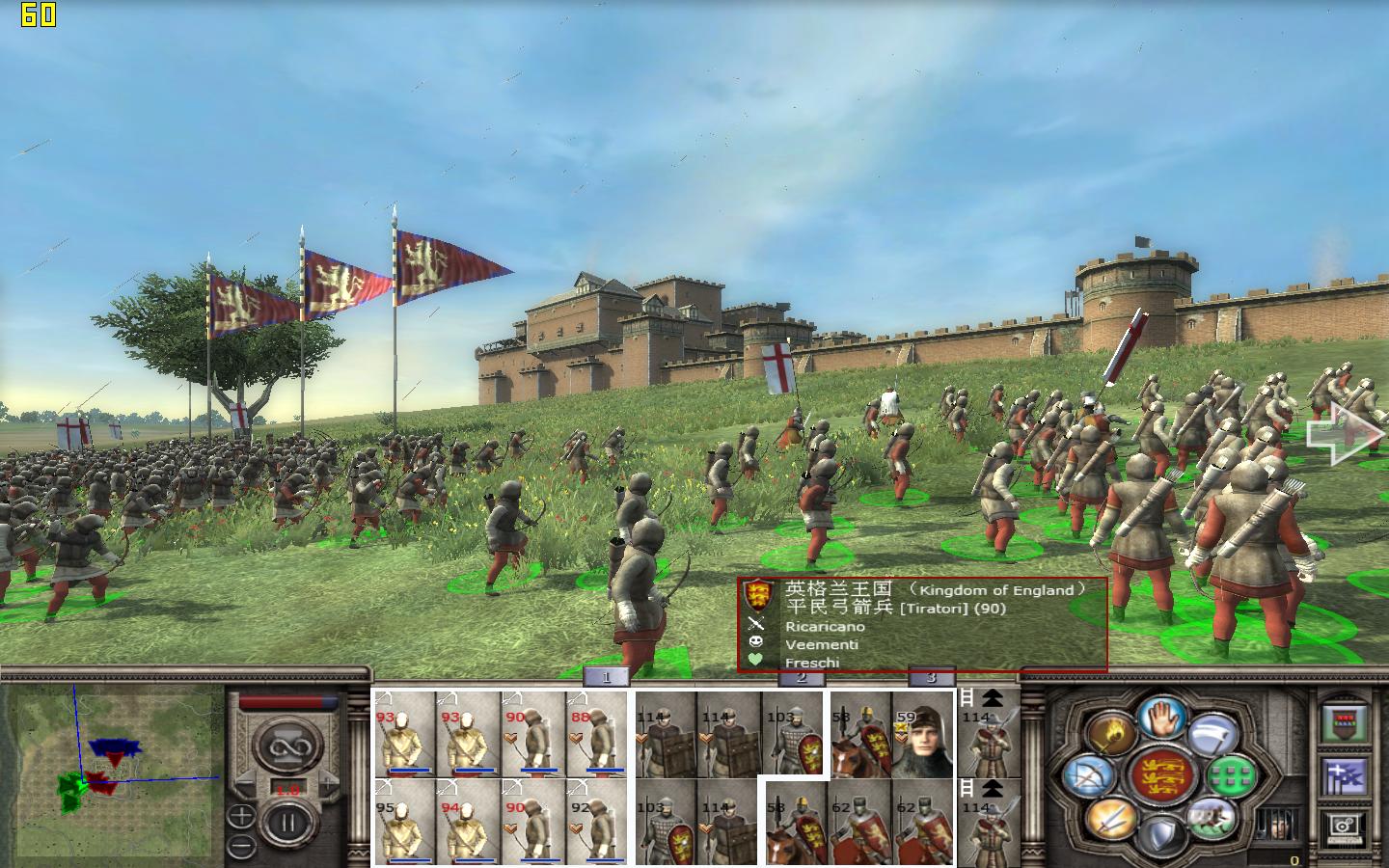Screen dimensions: 1389x868
Task: Select the archer unit card showing 93 men
Action: [405, 733]
